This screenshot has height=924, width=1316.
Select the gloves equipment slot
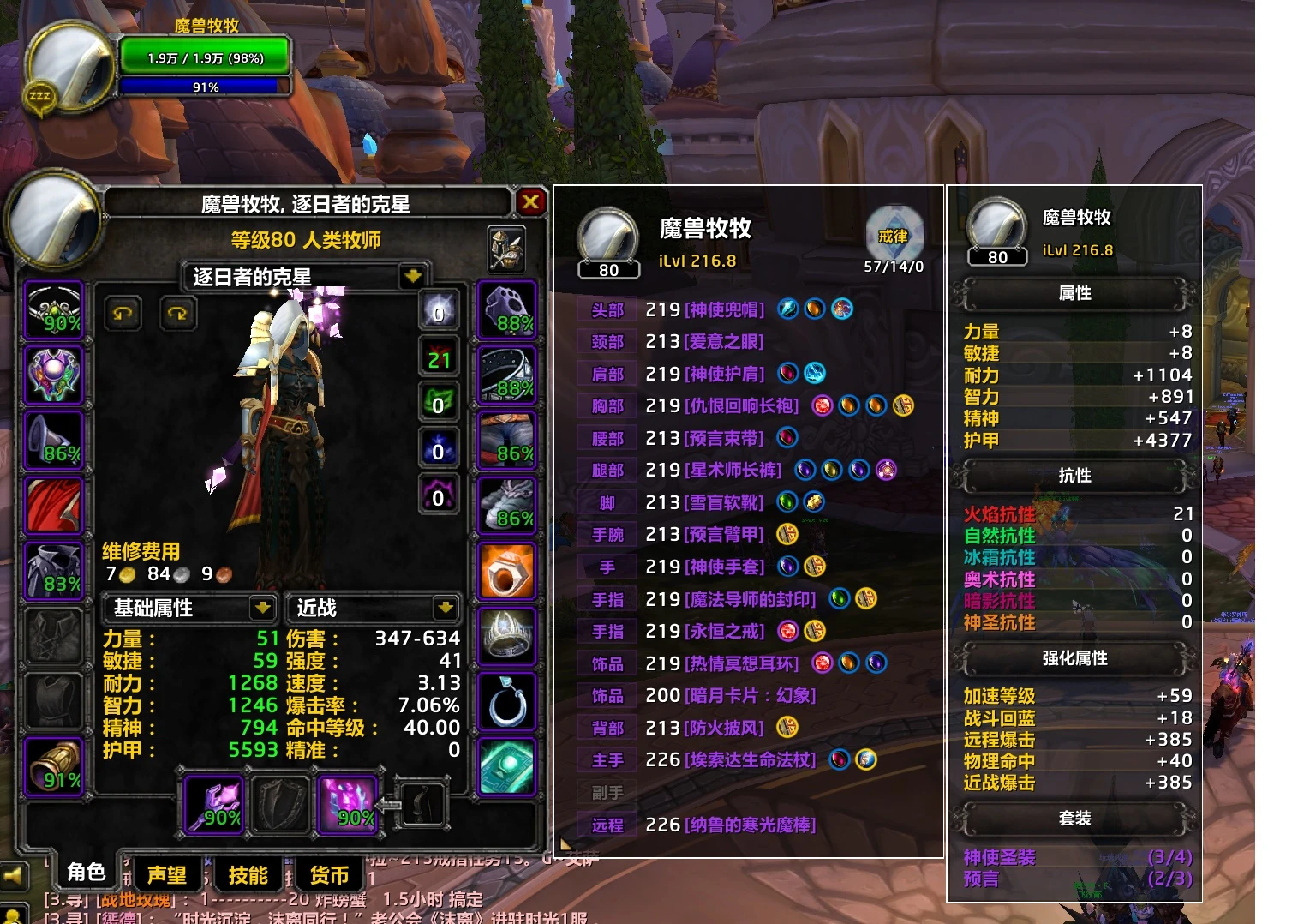pos(506,309)
